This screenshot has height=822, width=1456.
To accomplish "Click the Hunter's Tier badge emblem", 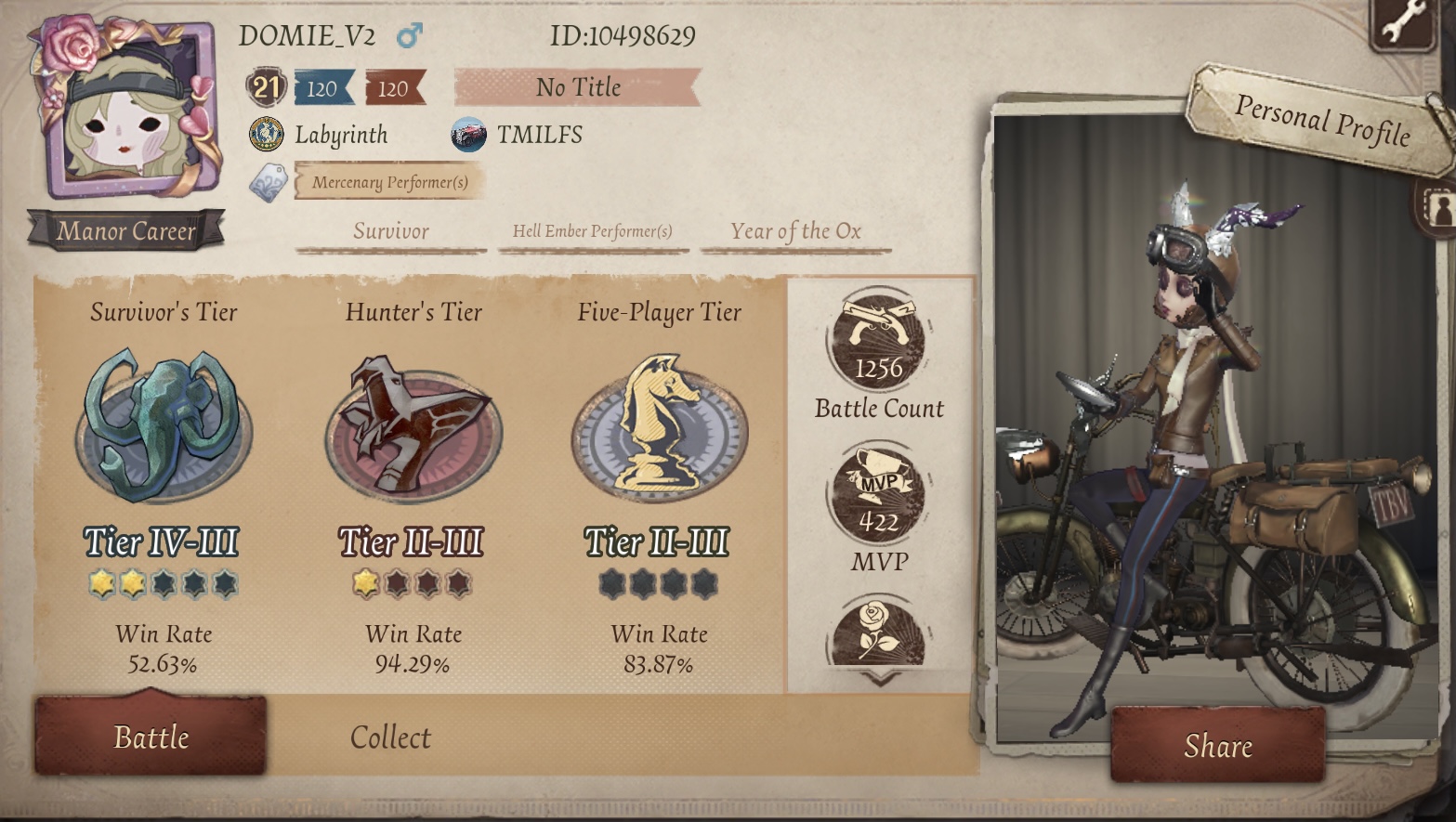I will (x=413, y=429).
